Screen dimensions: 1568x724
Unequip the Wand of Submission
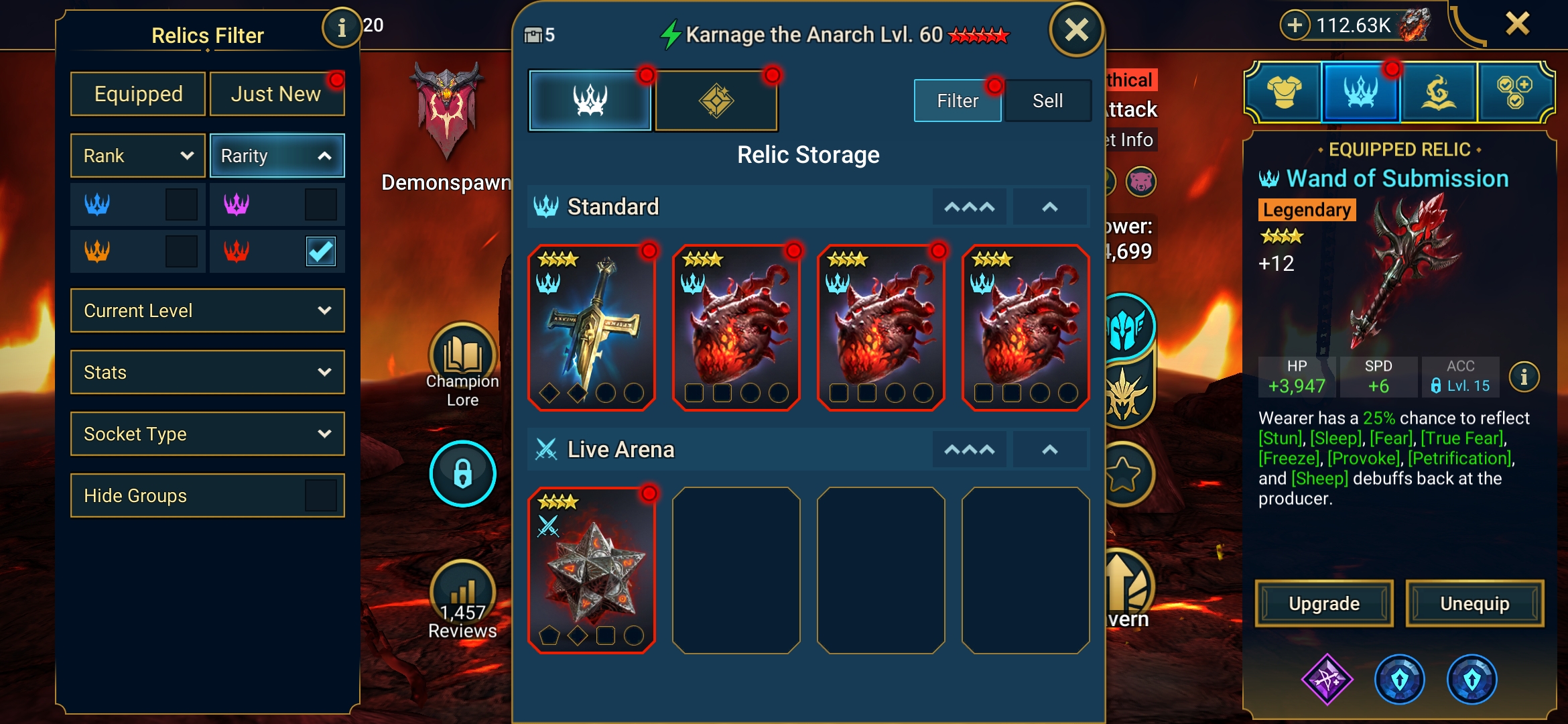tap(1474, 603)
